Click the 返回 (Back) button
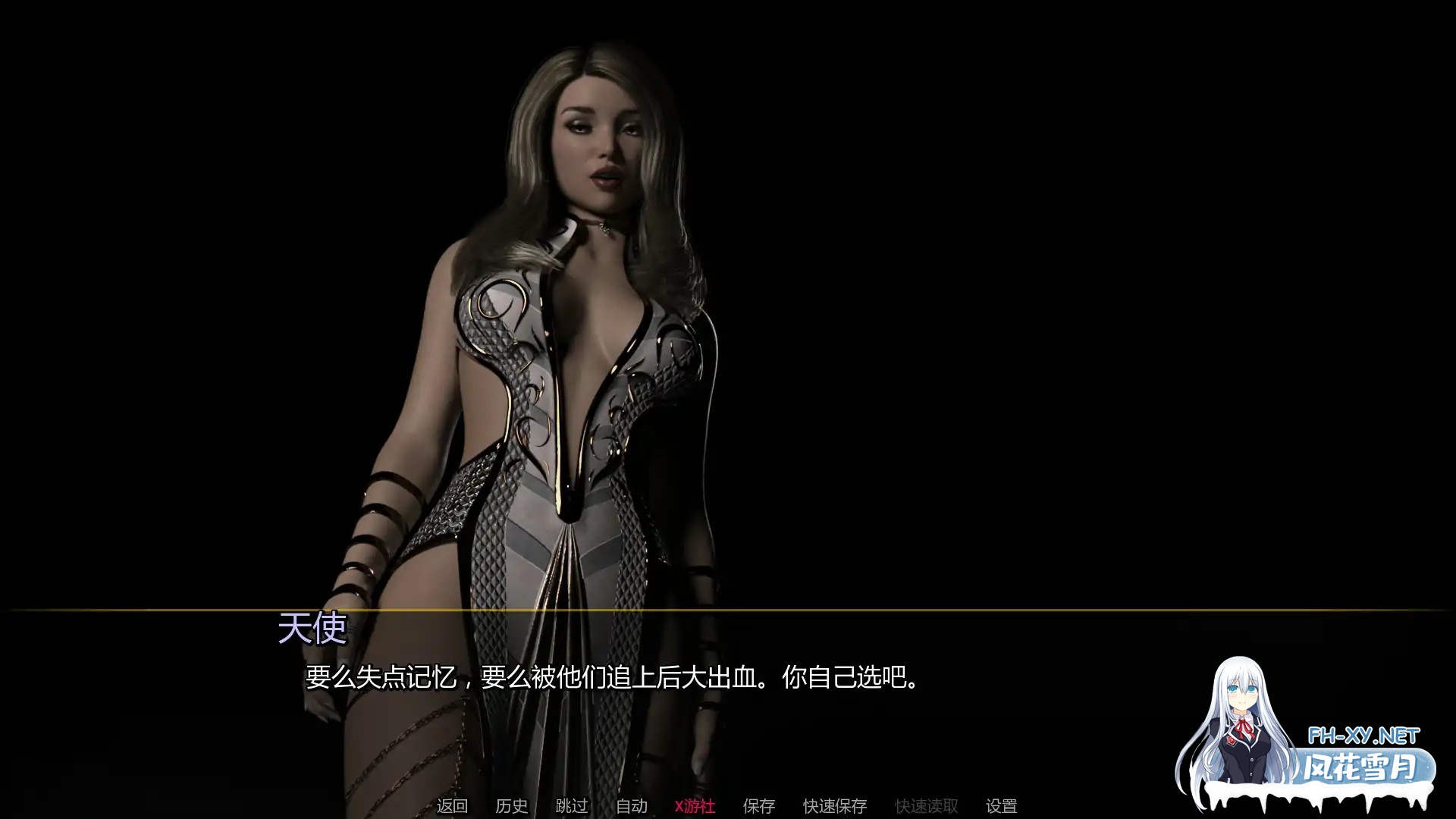The image size is (1456, 819). [450, 806]
